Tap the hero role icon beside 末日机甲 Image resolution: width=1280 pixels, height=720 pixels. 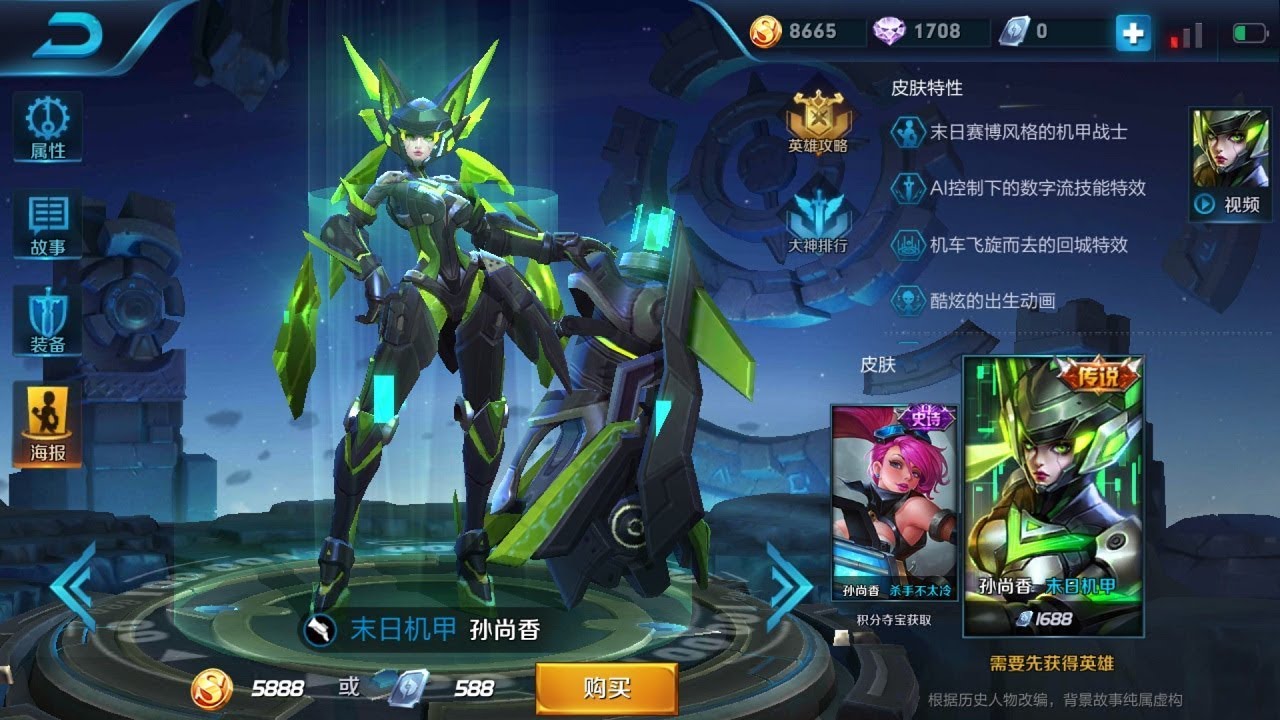click(319, 630)
